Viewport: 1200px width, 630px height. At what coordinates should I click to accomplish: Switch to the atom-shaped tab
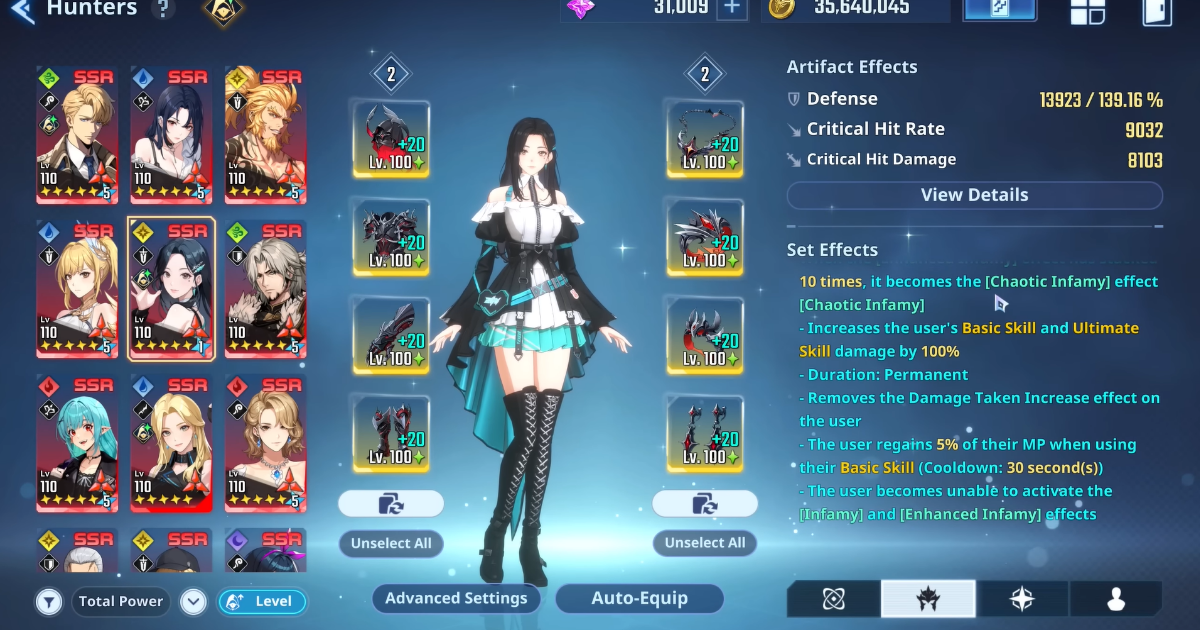(x=833, y=598)
